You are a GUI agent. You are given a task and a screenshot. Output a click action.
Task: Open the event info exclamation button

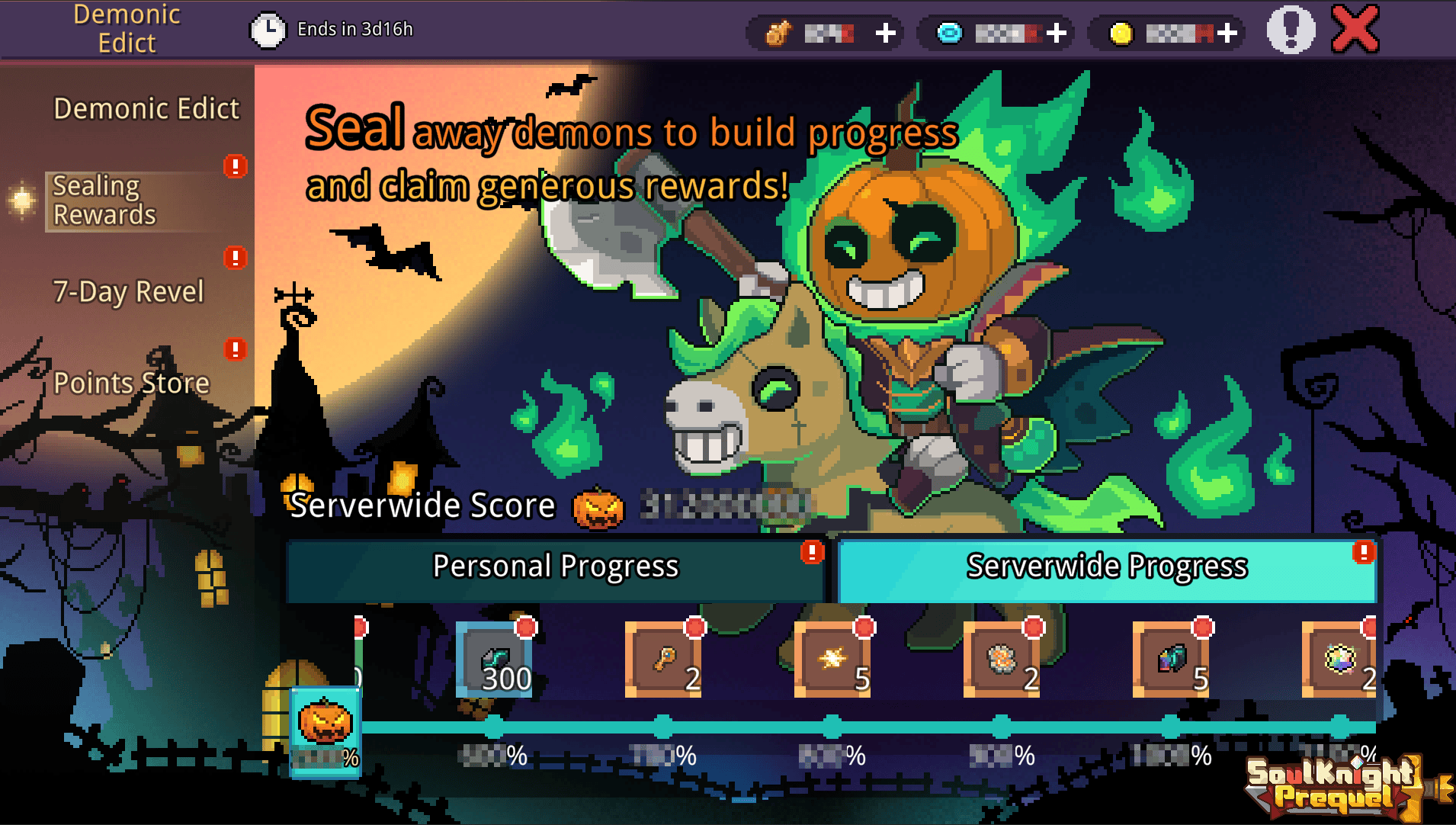pos(1291,30)
